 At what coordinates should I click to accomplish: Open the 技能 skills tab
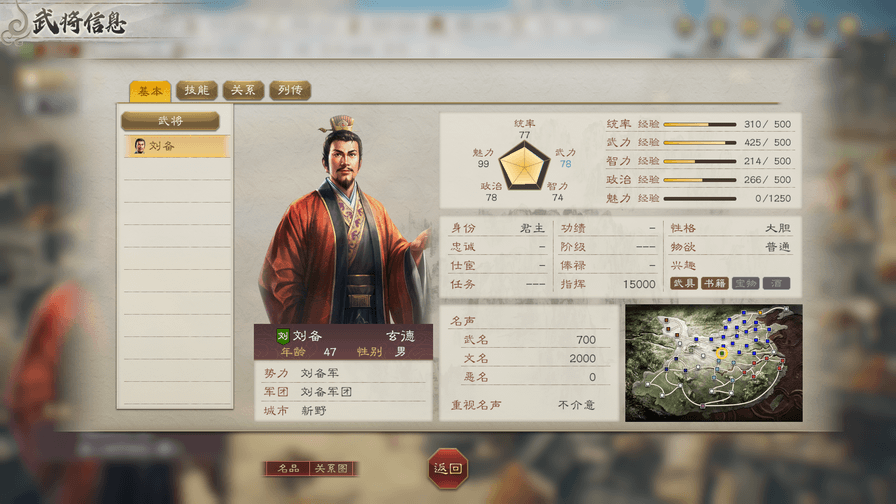coord(197,91)
